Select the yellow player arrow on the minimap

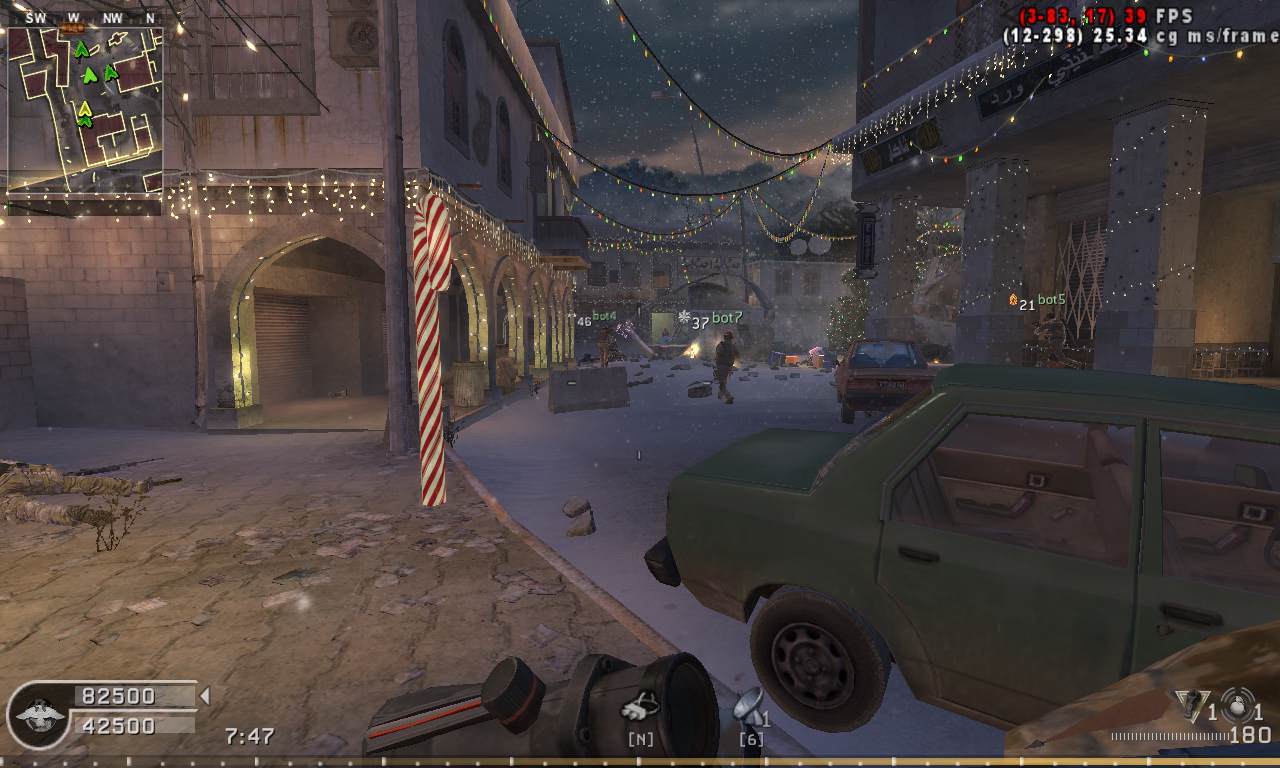tap(85, 108)
